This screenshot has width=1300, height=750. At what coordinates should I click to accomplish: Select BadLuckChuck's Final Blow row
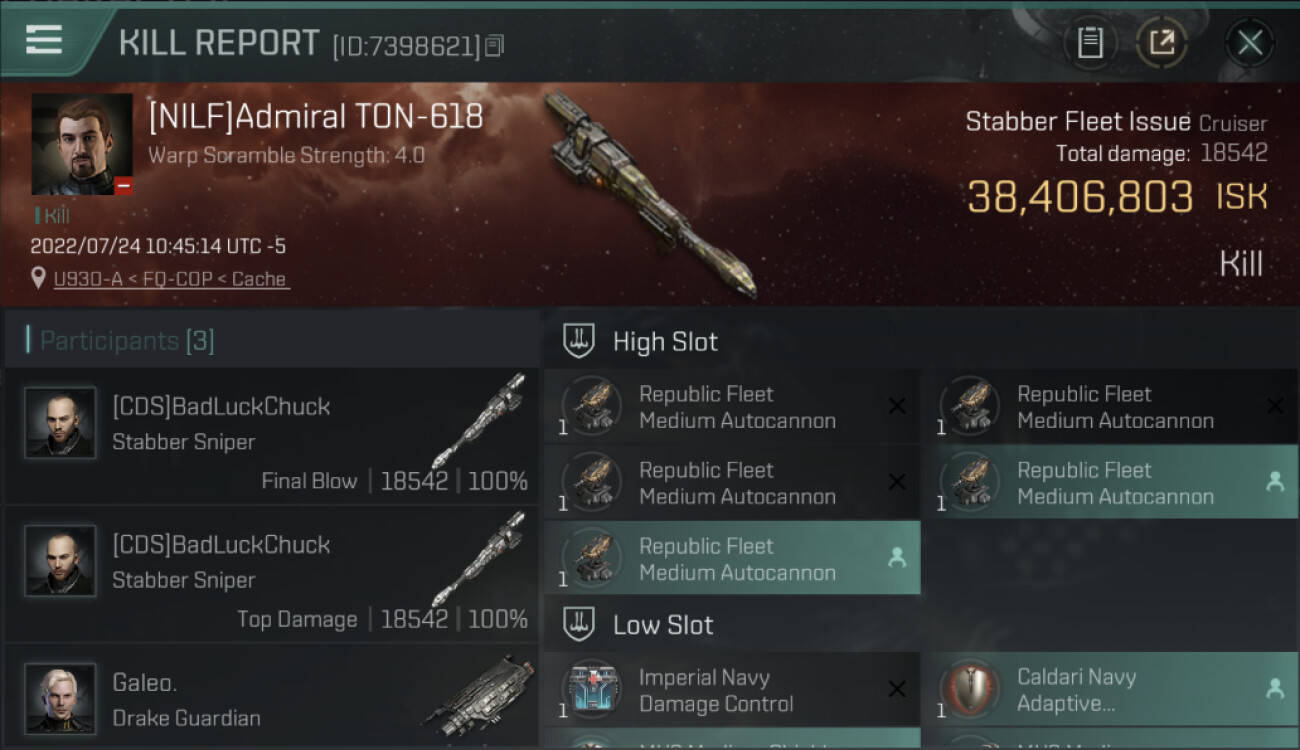pyautogui.click(x=272, y=436)
